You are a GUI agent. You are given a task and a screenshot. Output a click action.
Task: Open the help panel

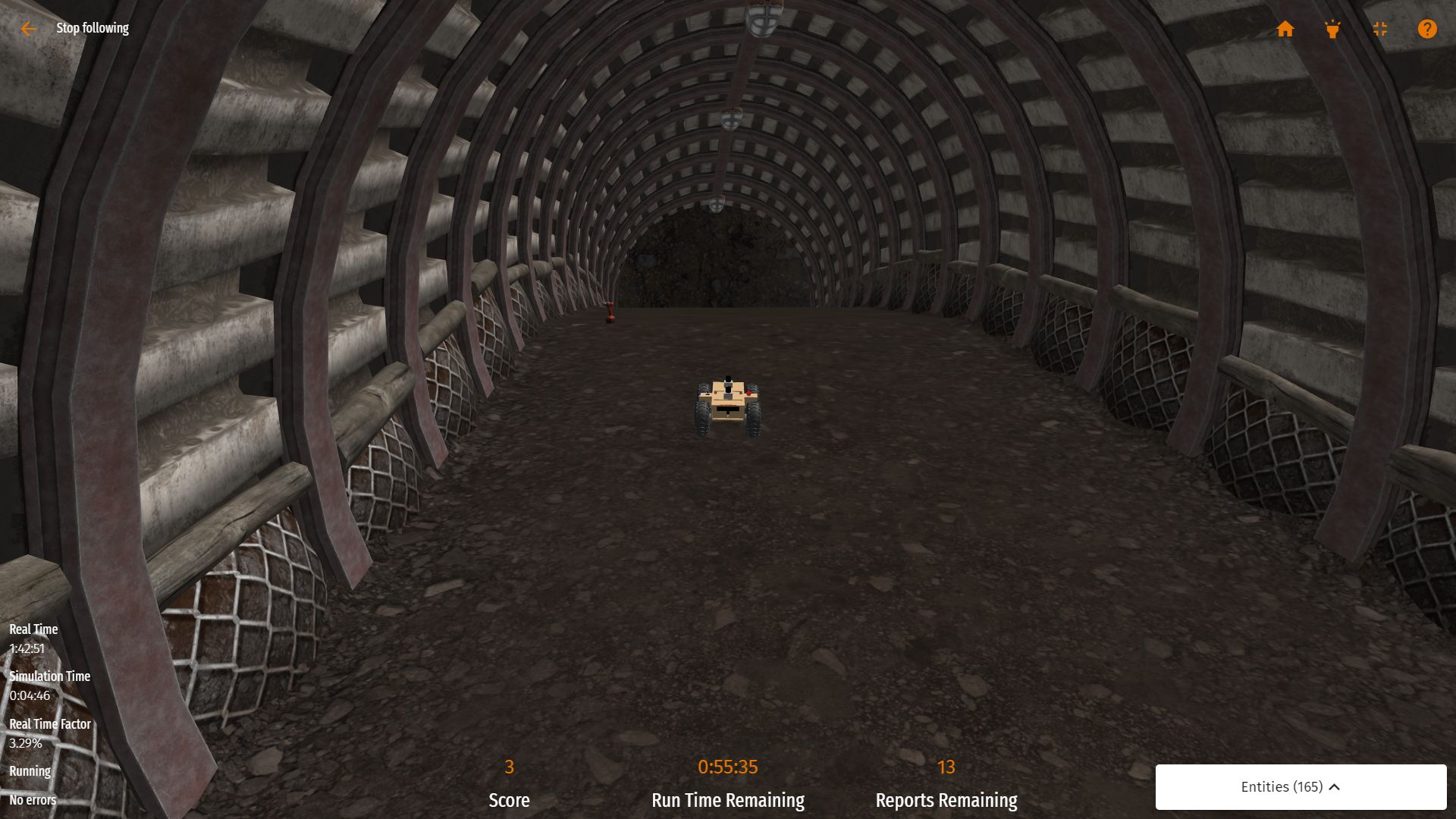point(1427,29)
